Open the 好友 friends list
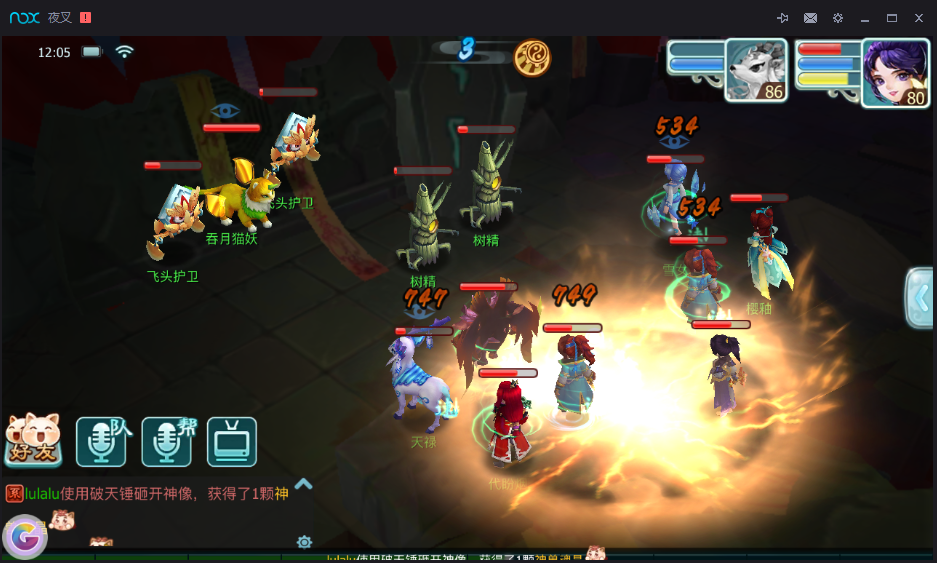937x563 pixels. click(33, 441)
